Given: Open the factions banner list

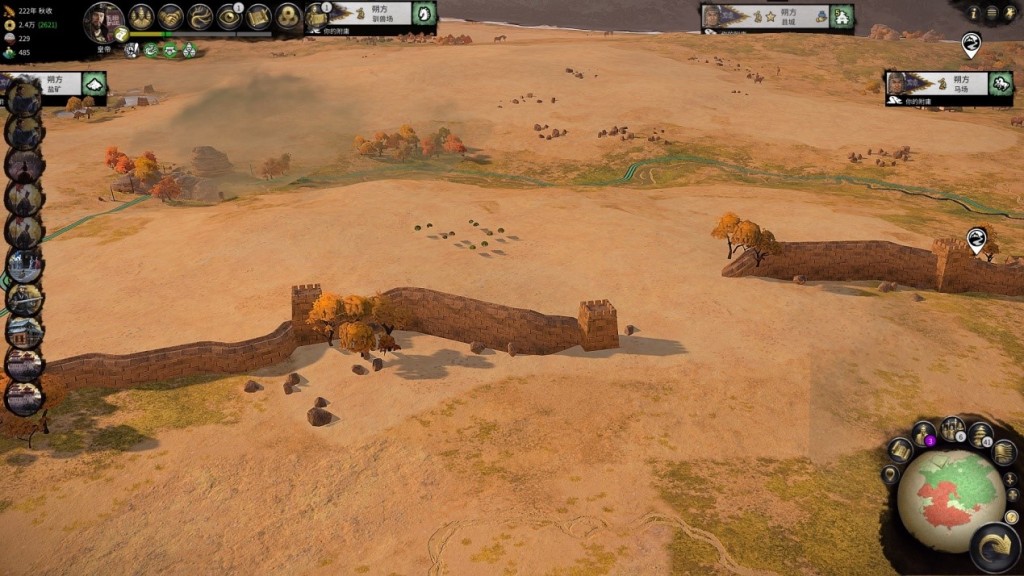Looking at the screenshot, I should tap(1003, 452).
